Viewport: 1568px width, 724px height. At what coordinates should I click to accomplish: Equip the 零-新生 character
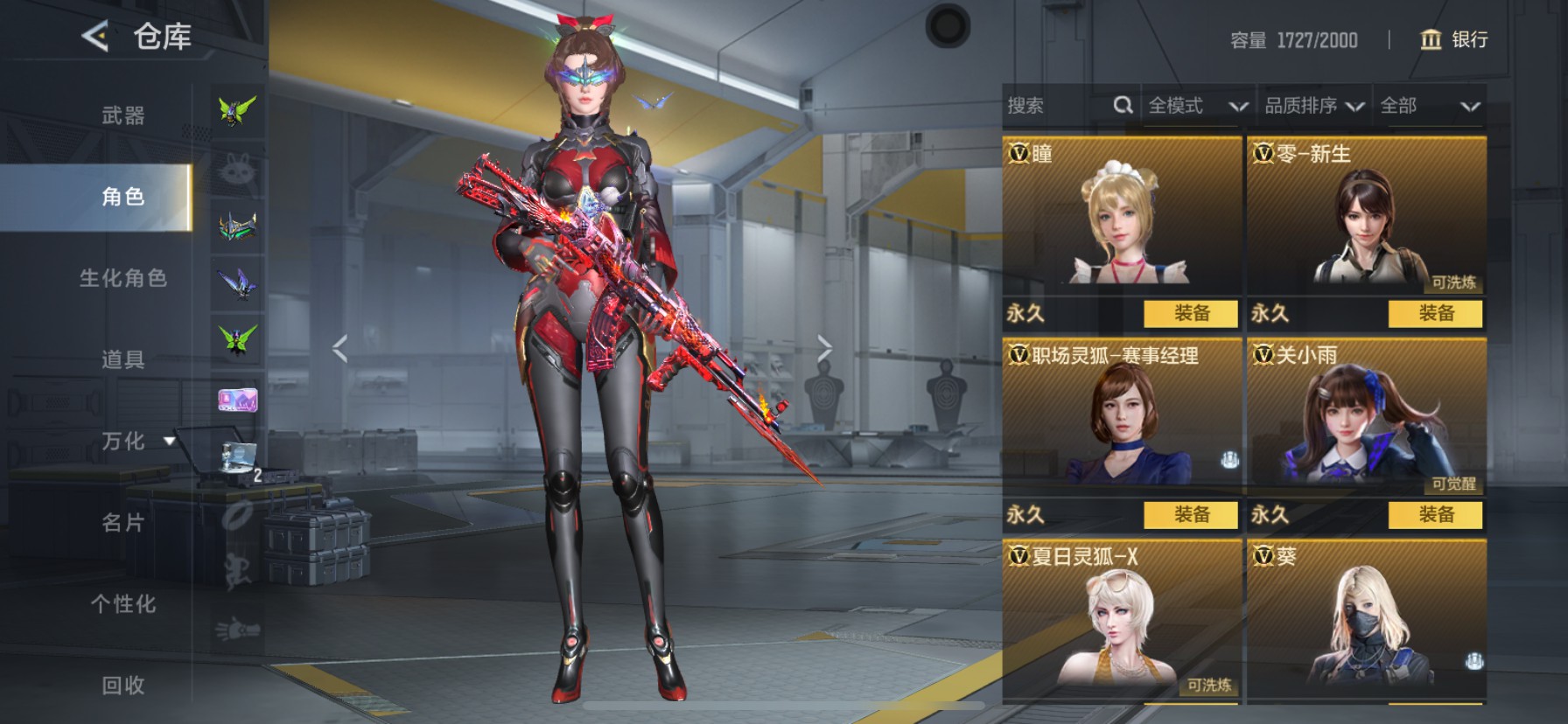(1436, 313)
